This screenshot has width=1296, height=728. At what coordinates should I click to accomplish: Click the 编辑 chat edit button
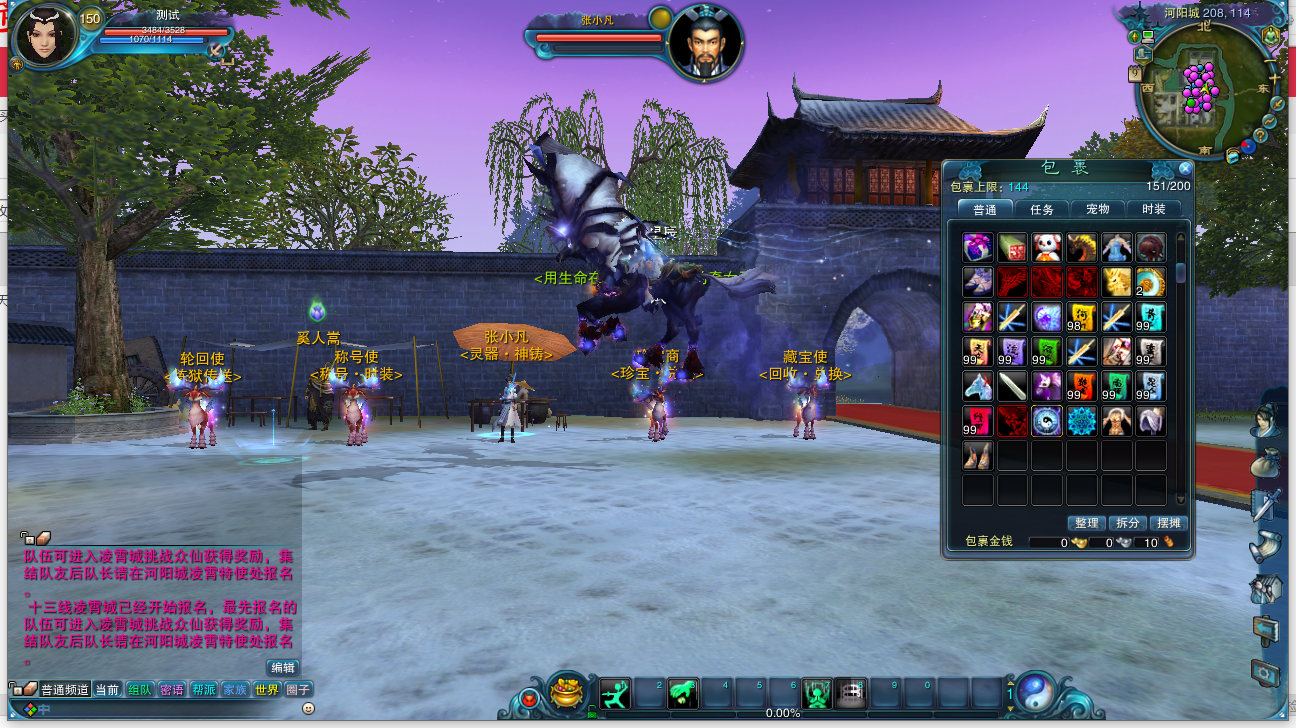point(283,668)
